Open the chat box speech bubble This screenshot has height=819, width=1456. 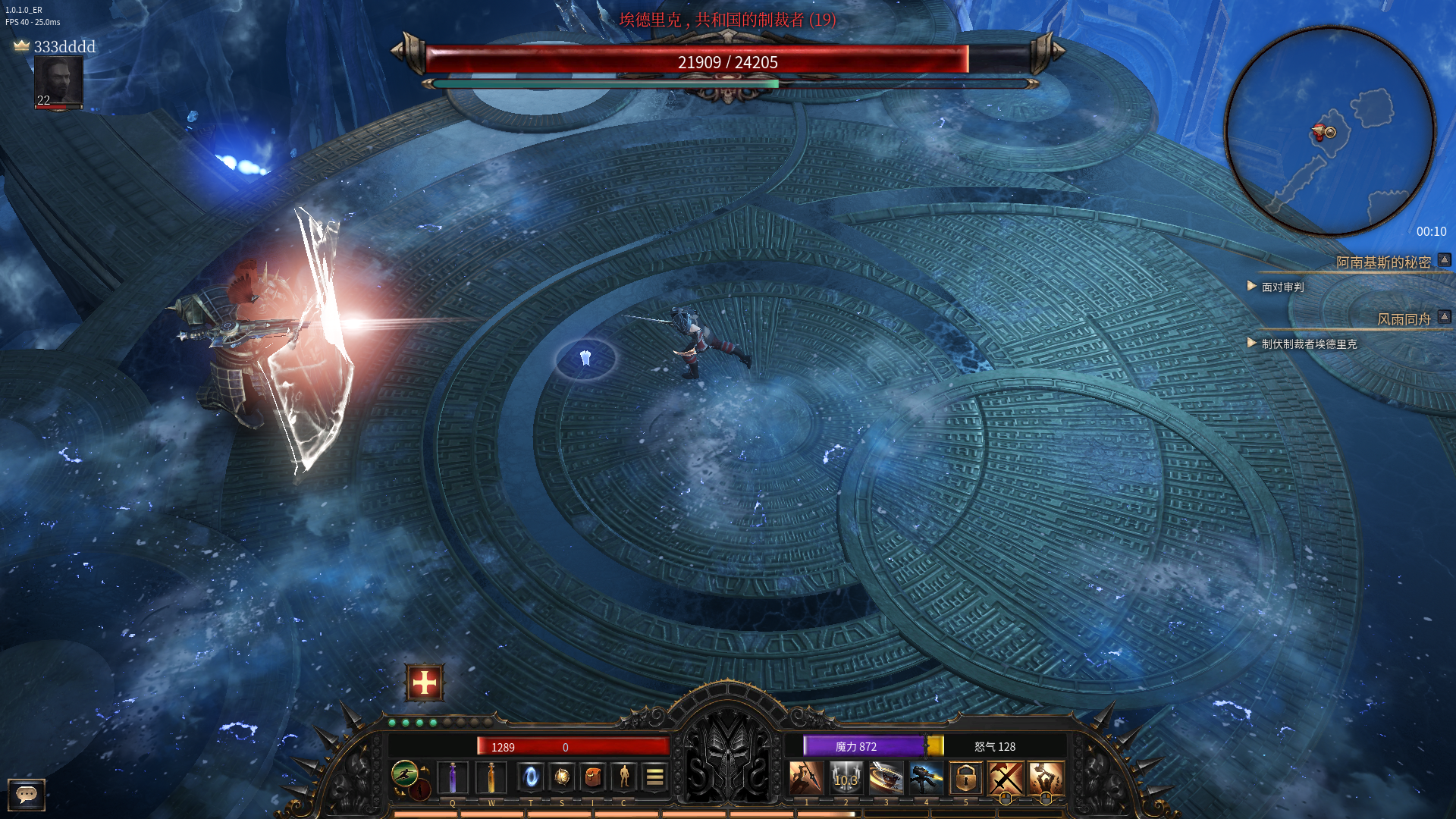(x=27, y=794)
